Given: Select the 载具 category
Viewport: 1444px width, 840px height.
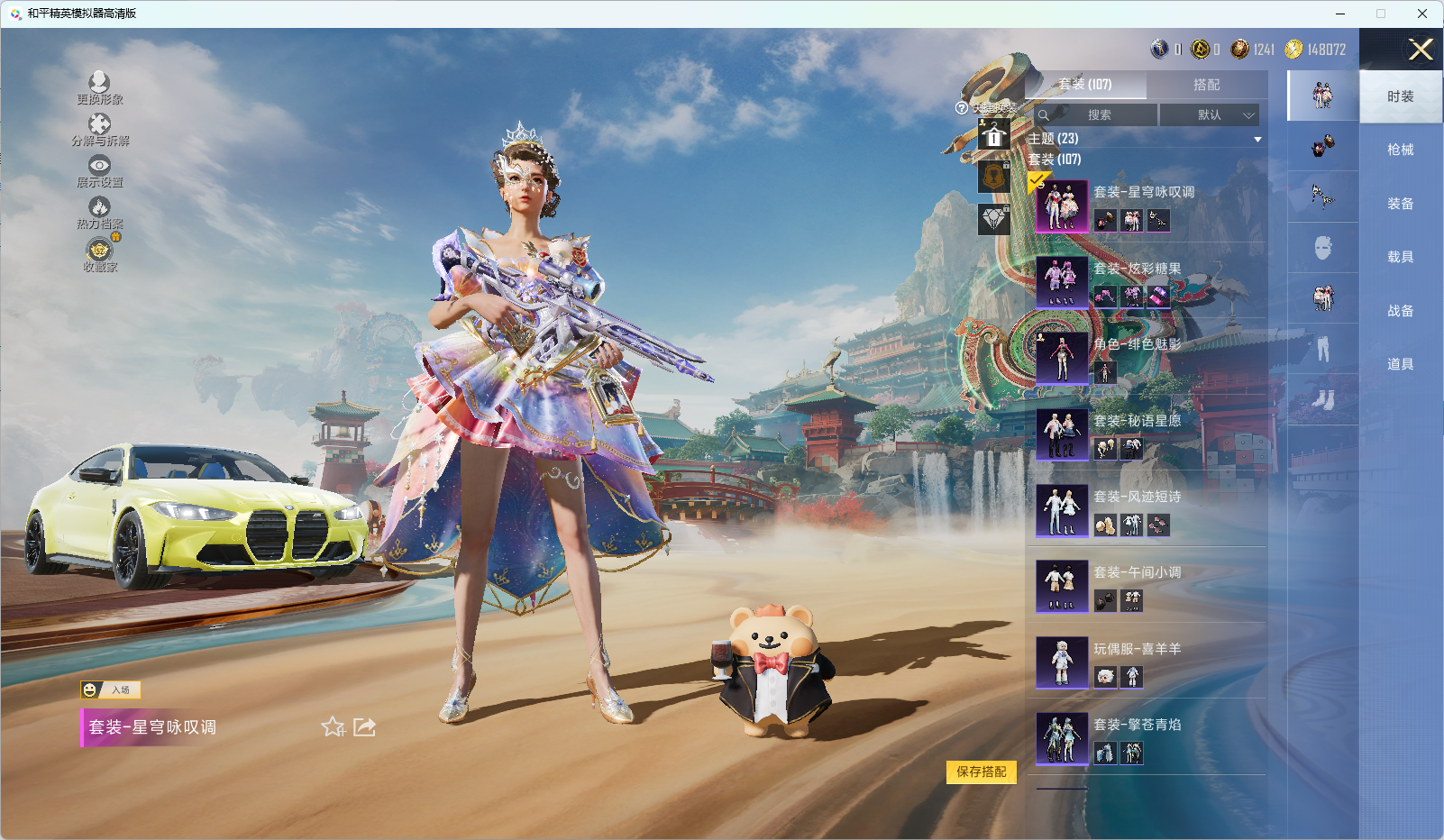Looking at the screenshot, I should (x=1400, y=257).
